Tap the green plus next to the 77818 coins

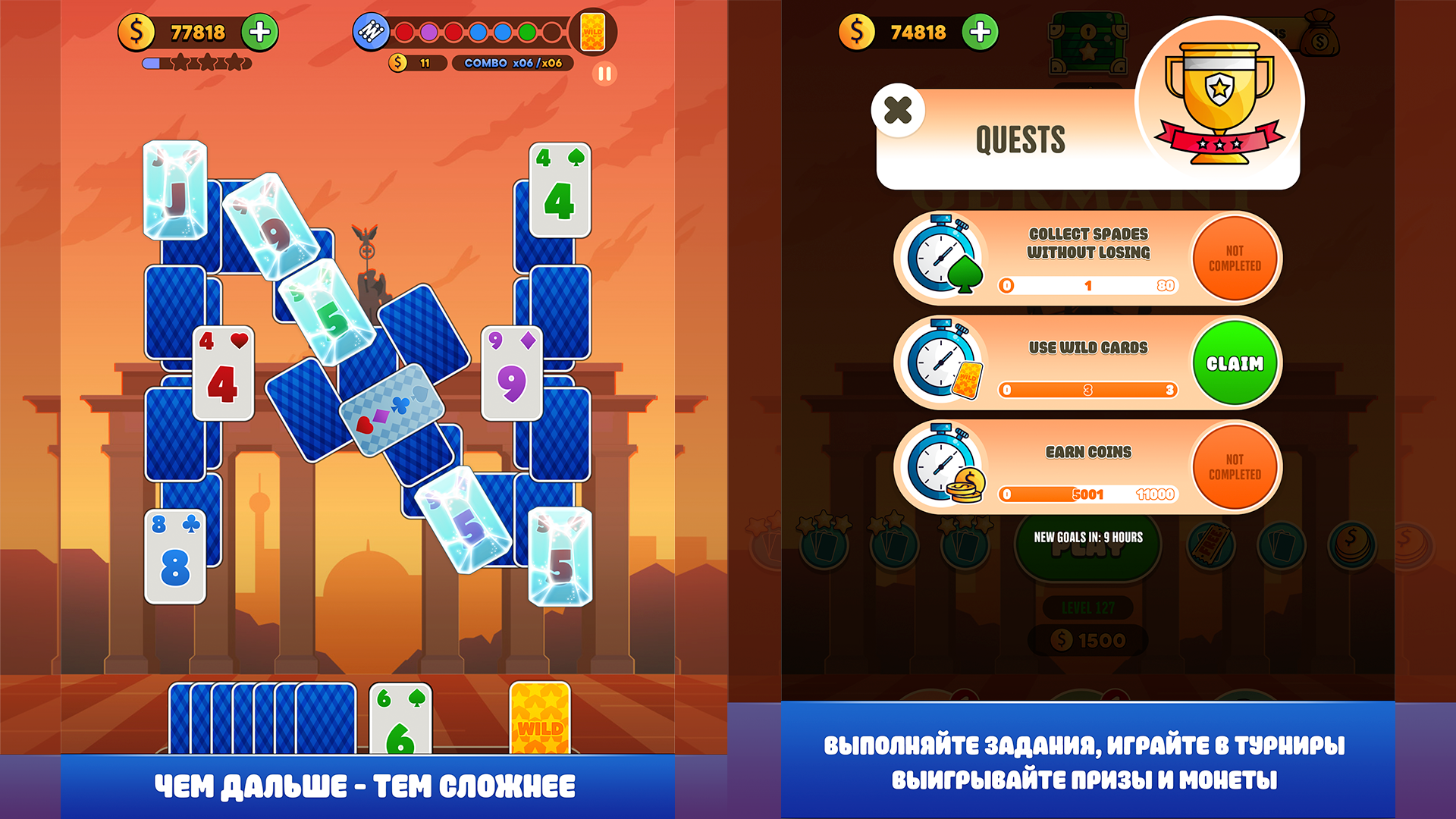pyautogui.click(x=259, y=33)
